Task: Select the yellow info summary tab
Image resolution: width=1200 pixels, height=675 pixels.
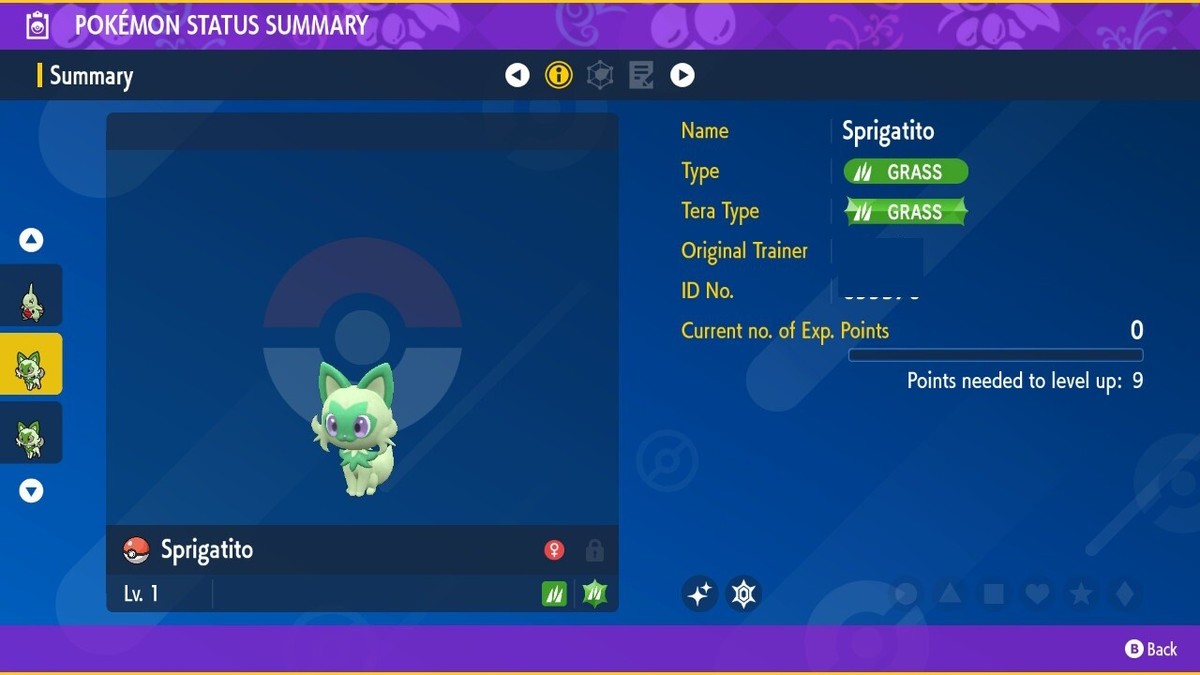Action: [558, 75]
